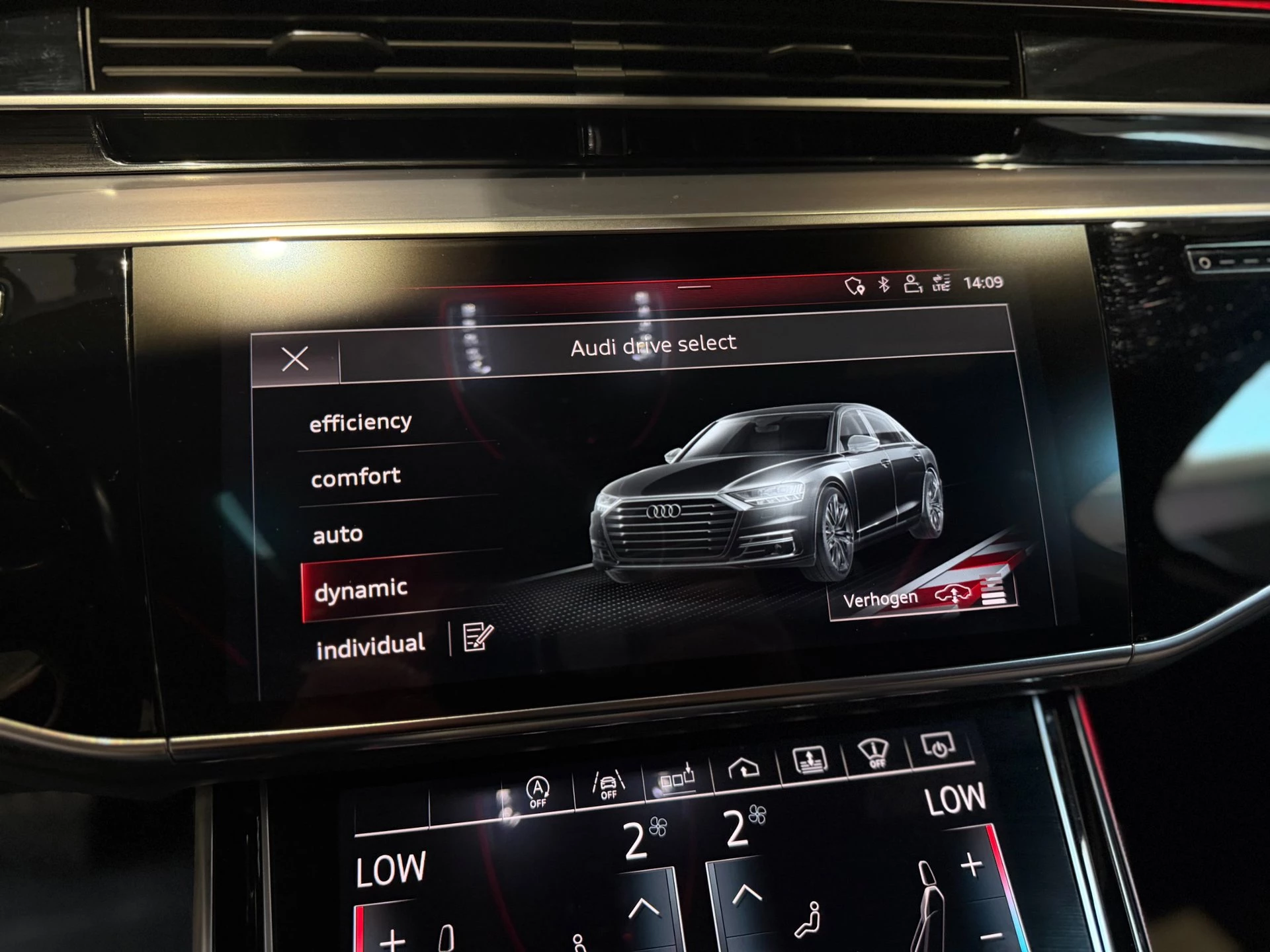Open the air distribution settings

[678, 775]
